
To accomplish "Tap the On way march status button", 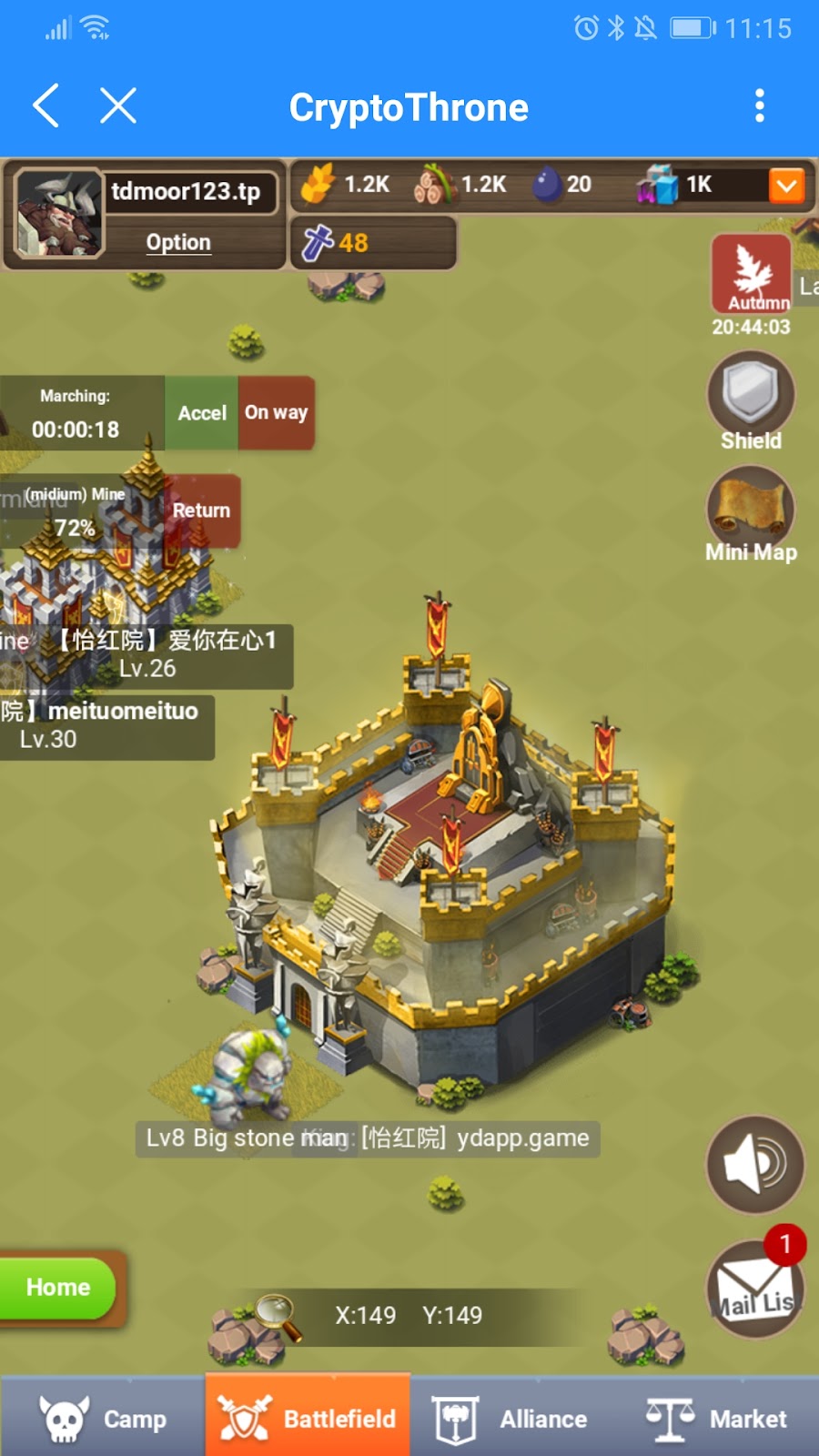I will [x=277, y=413].
